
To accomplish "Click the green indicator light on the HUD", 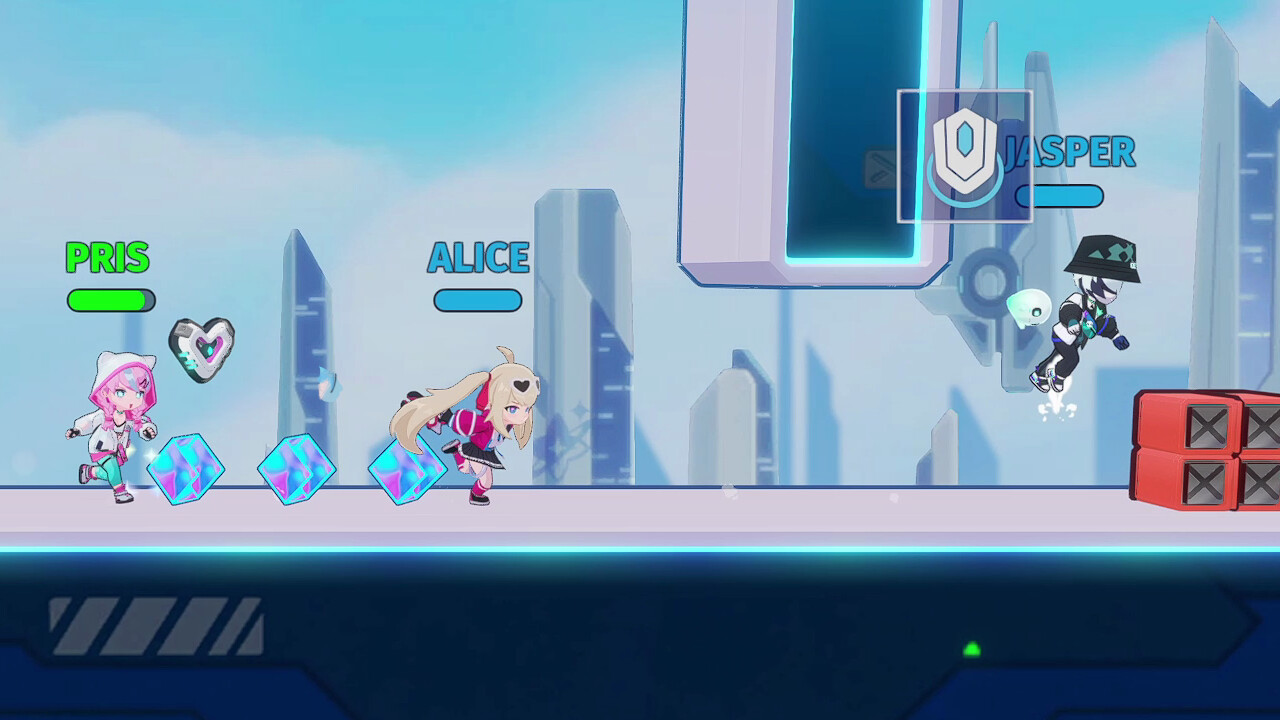I will click(x=970, y=650).
